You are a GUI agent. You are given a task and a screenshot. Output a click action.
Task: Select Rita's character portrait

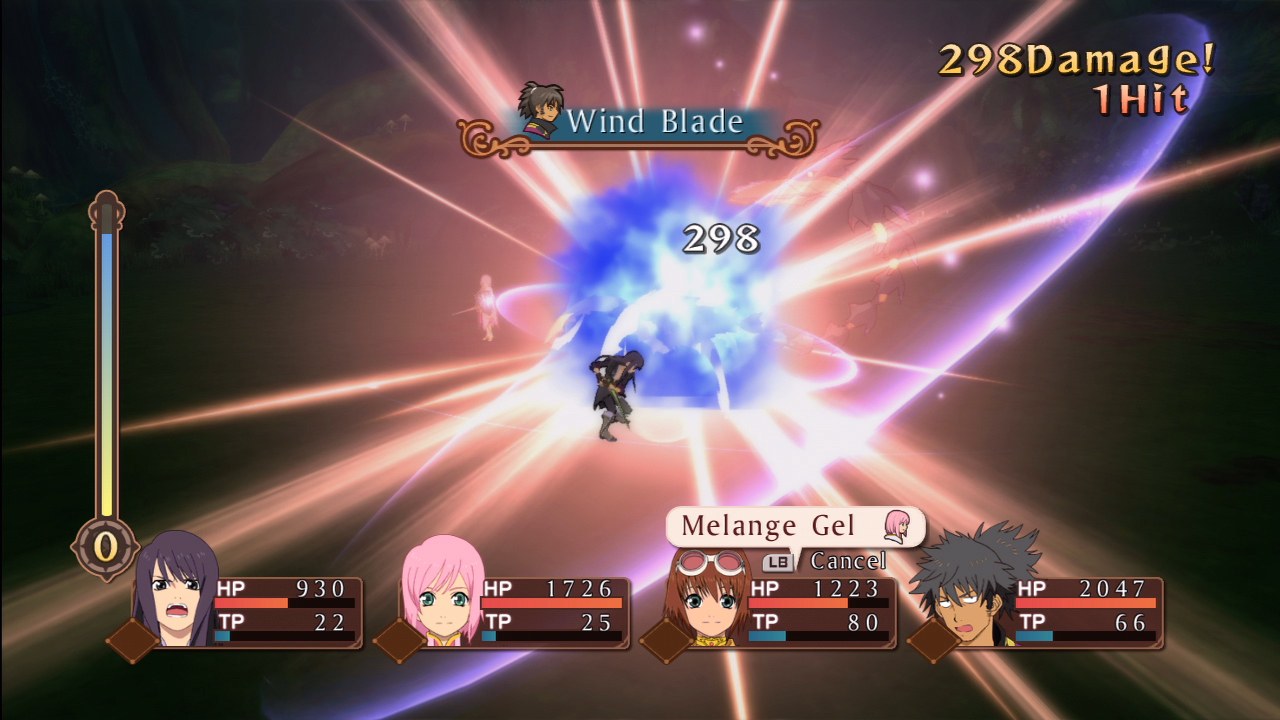[710, 600]
